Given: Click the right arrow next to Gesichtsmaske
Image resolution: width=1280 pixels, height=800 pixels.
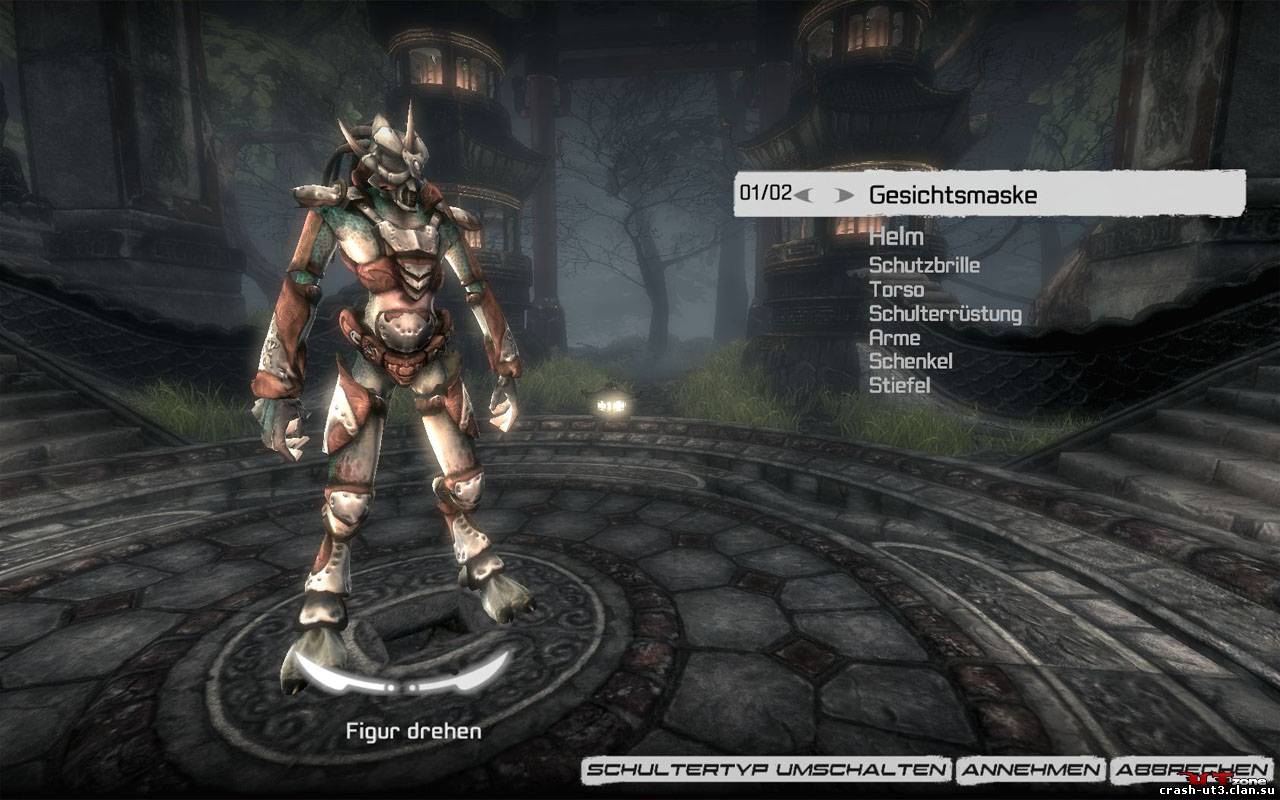Looking at the screenshot, I should pos(844,195).
